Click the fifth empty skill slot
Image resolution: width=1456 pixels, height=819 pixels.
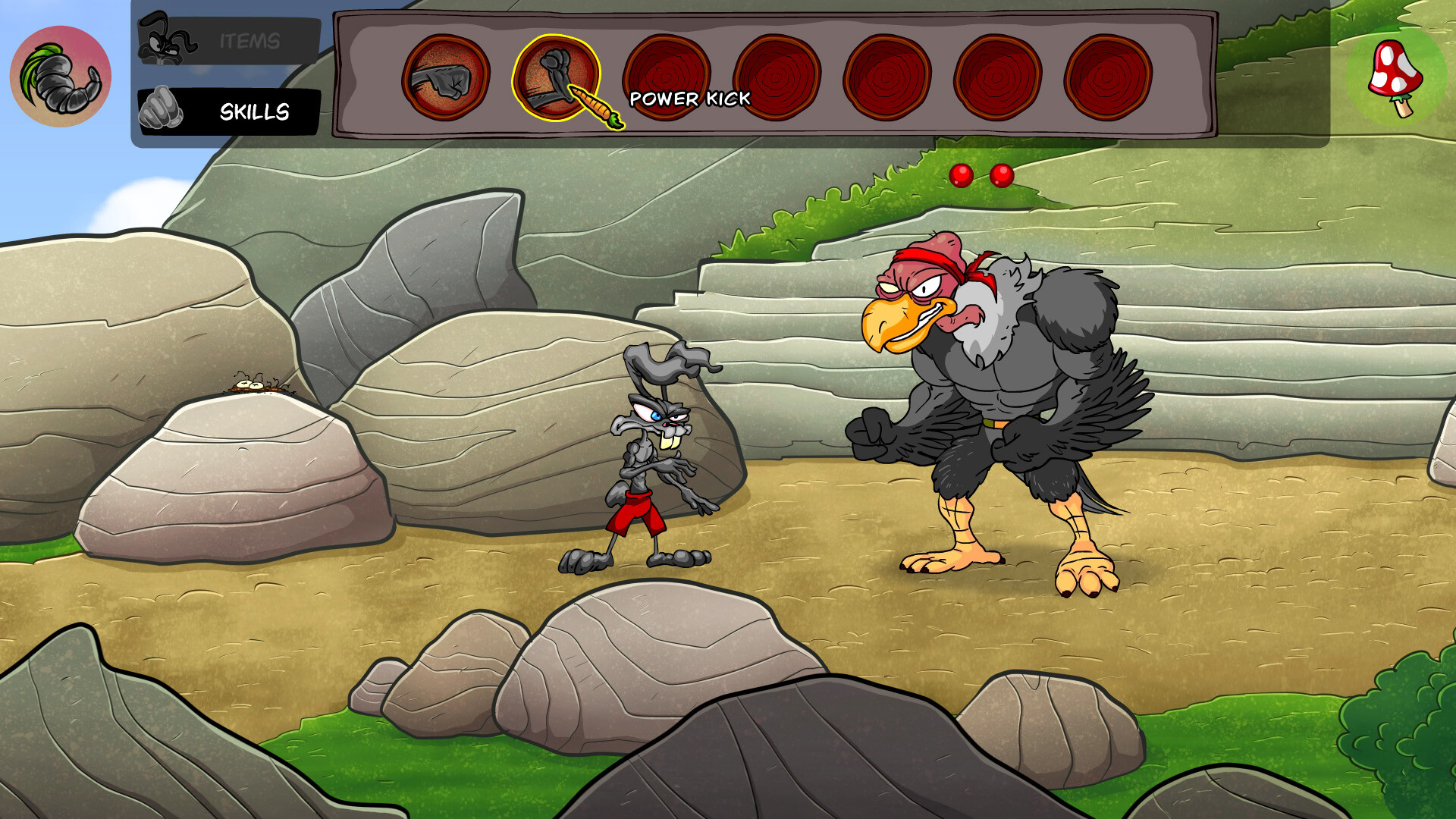coord(889,76)
